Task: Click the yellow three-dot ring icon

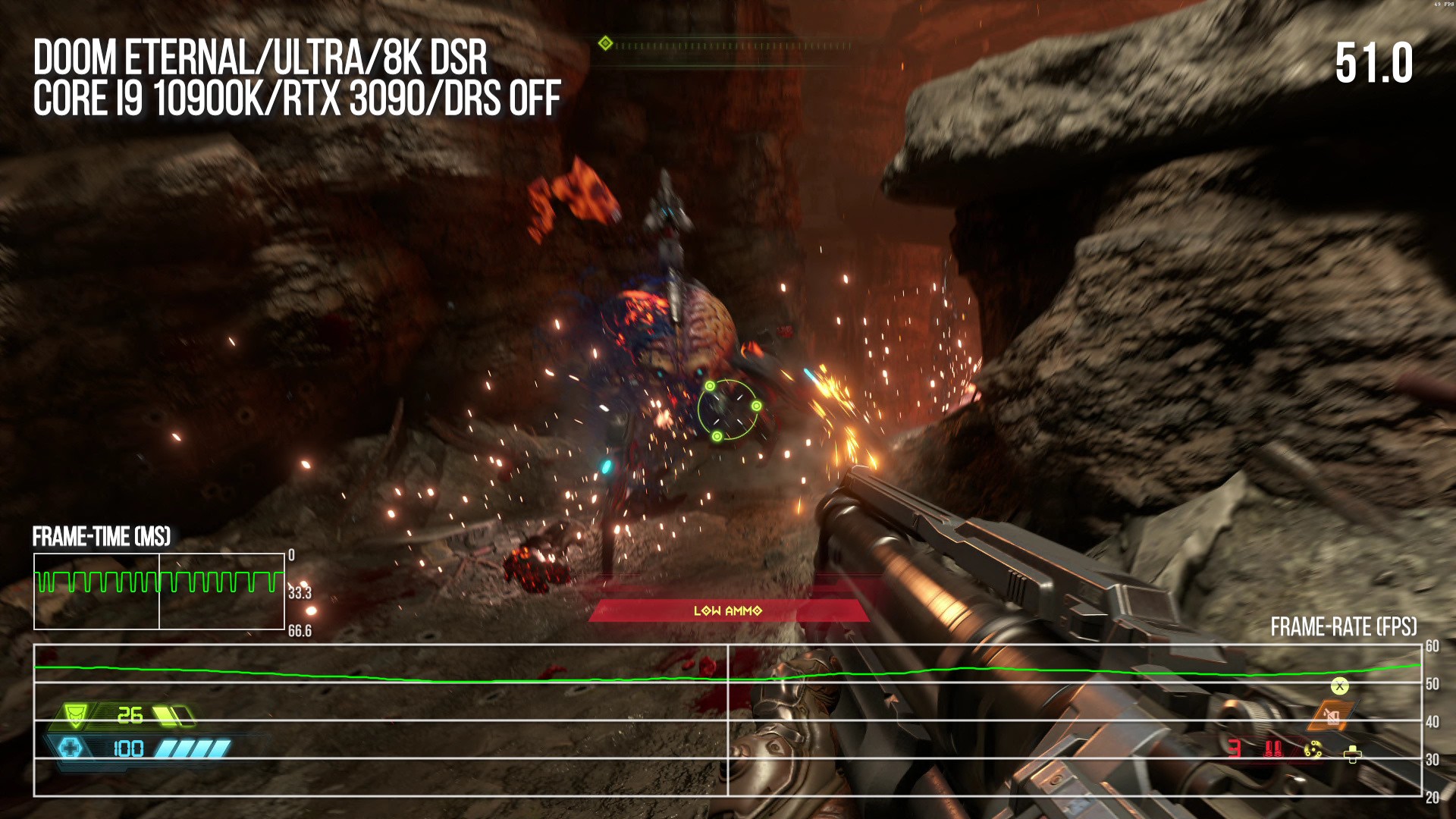Action: tap(1313, 750)
